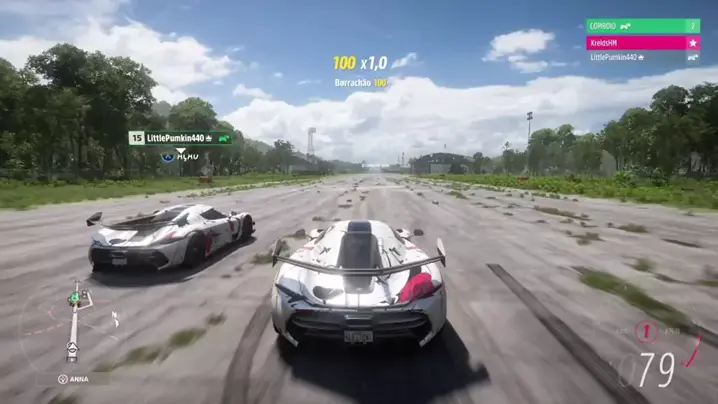Select the COMBOIO row in the player list
Screen dimensions: 718x404
click(643, 26)
